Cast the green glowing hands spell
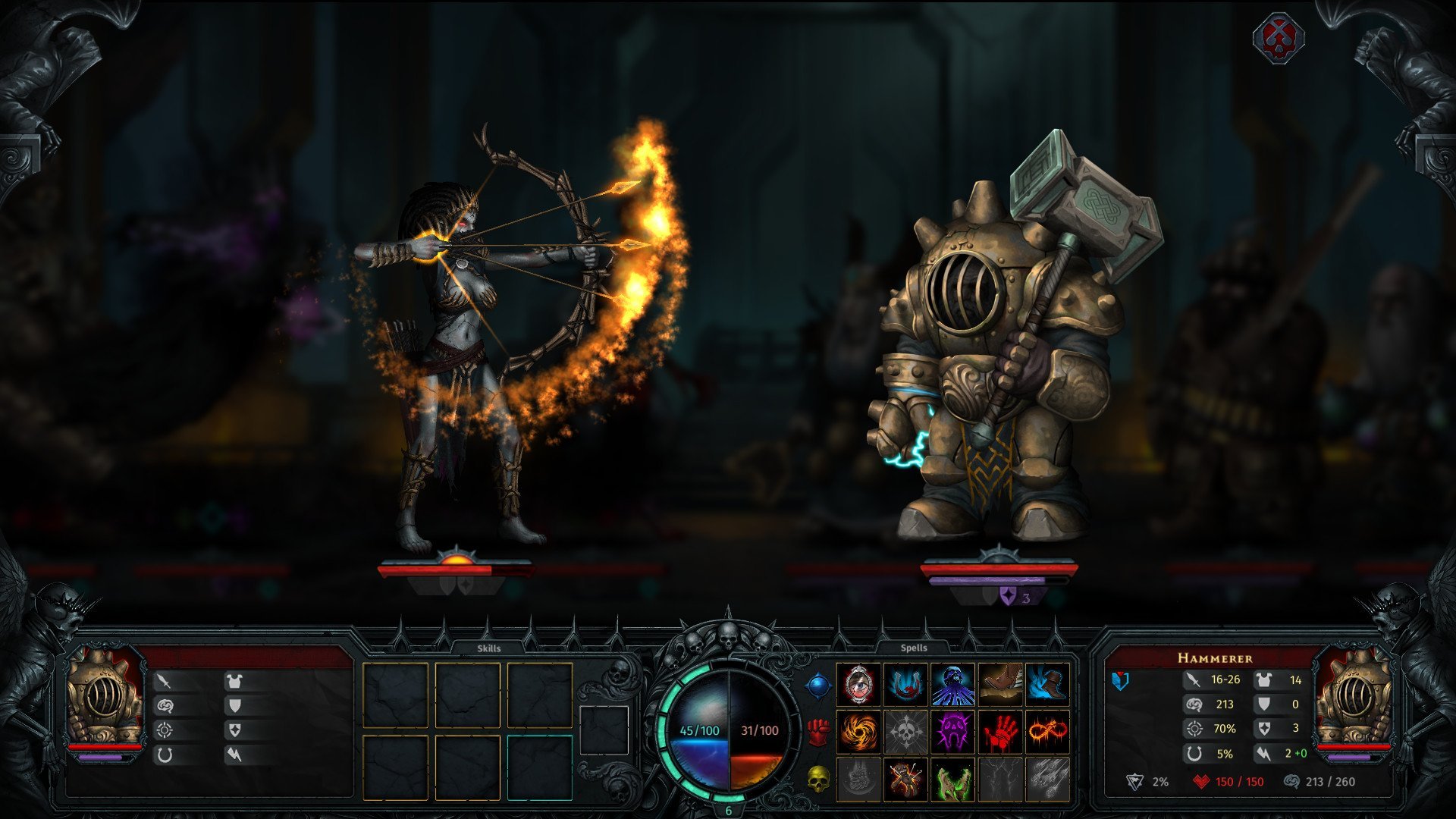Viewport: 1456px width, 819px height. (952, 779)
